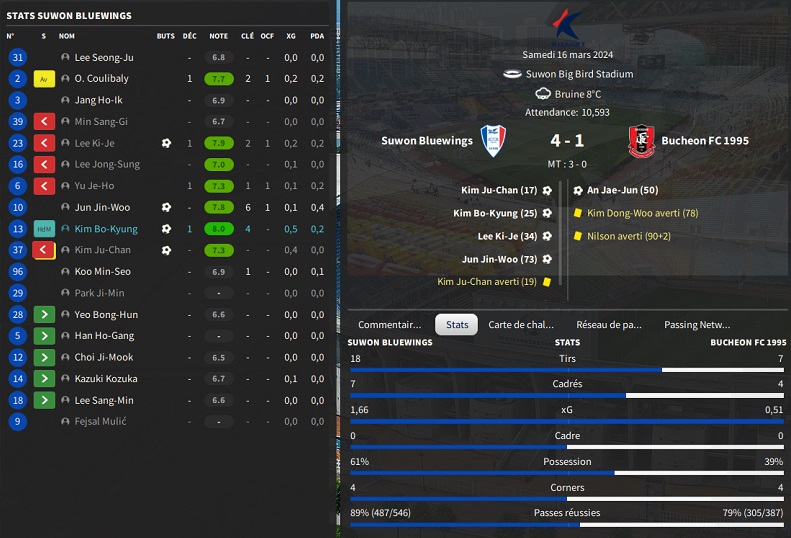Screen dimensions: 791x538
Task: Select the Stats tab
Action: 456,324
